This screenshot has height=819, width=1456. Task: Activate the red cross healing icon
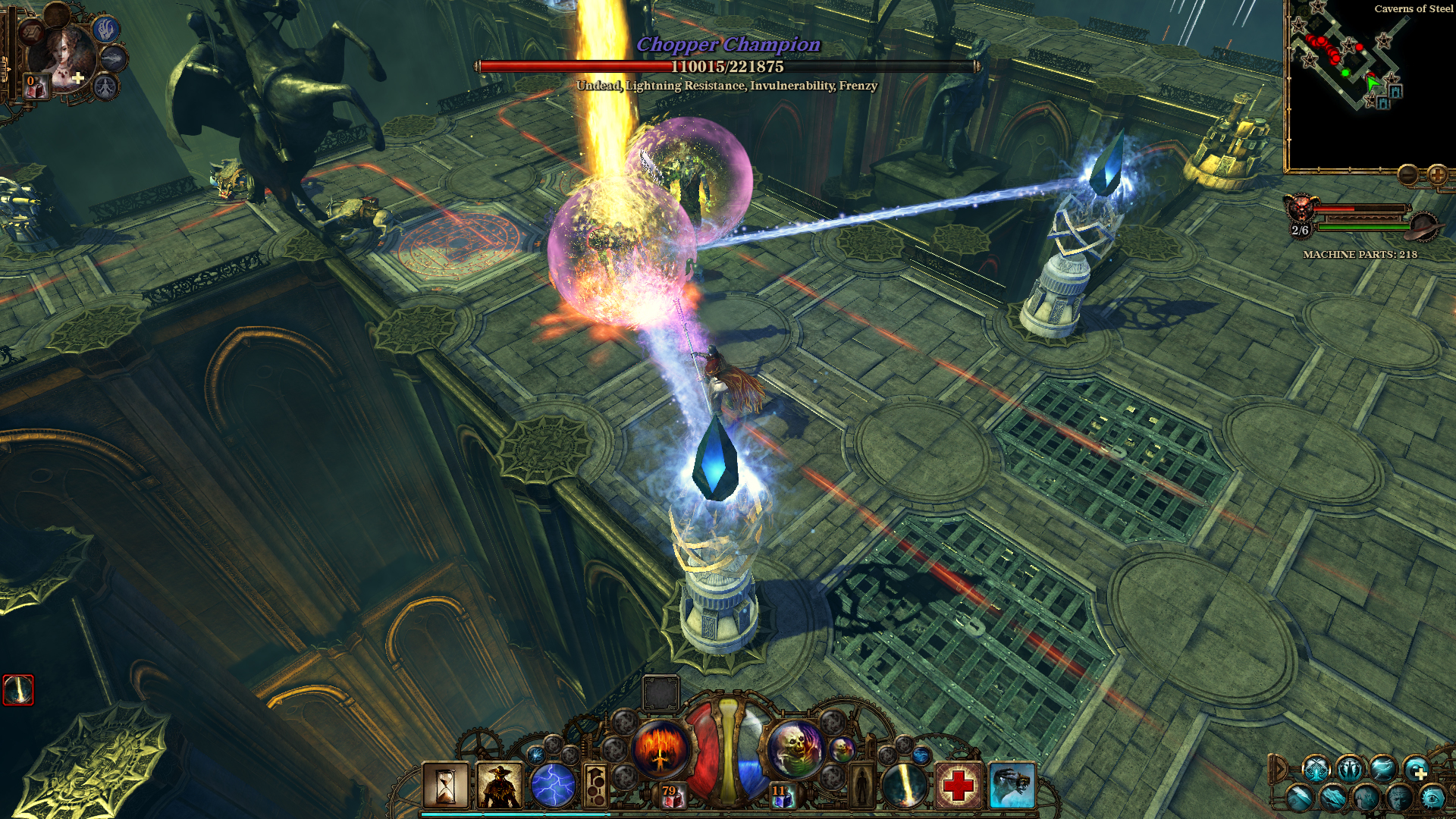pos(959,785)
